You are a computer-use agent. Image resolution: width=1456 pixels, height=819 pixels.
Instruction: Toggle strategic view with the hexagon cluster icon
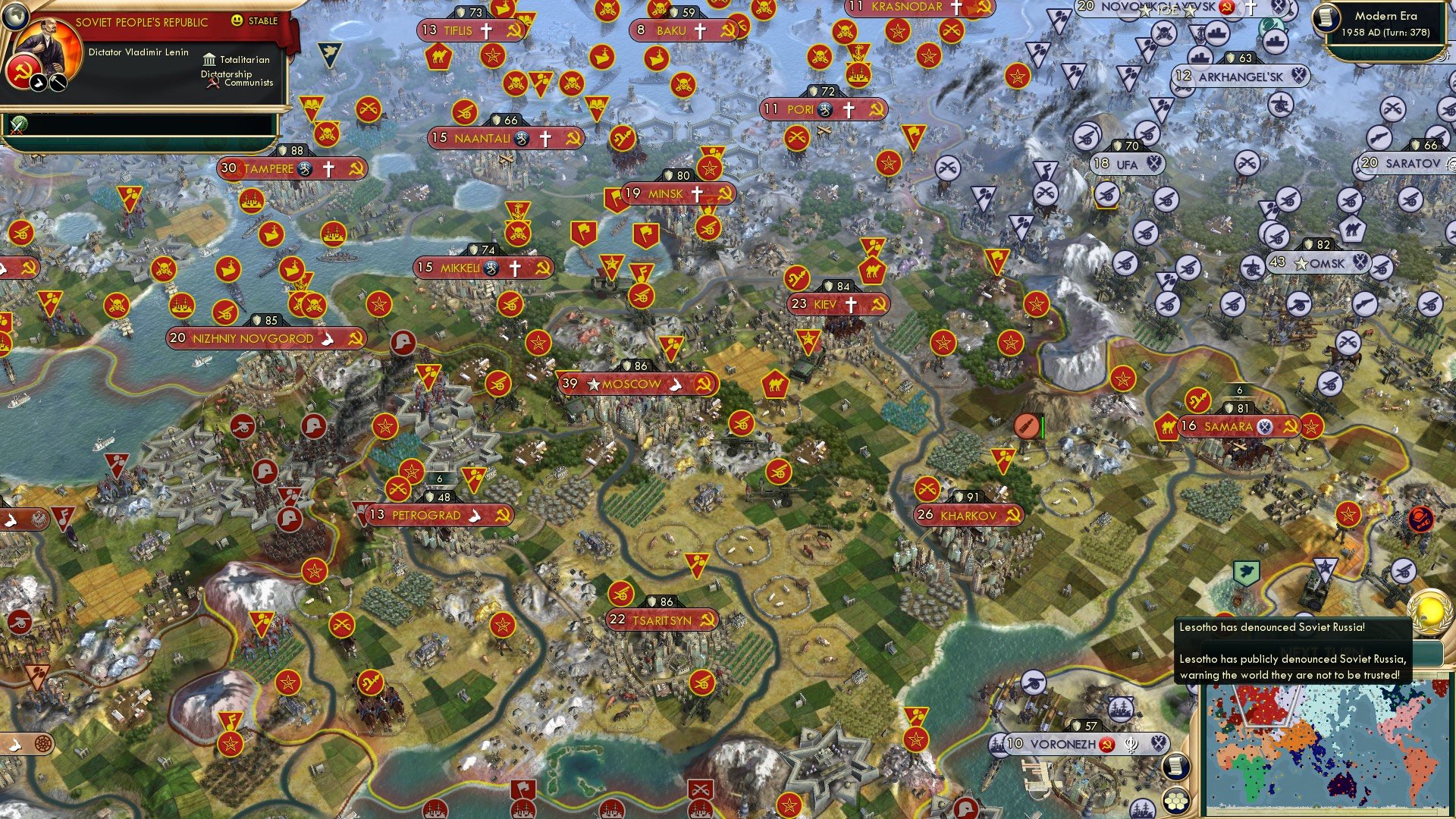point(1176,800)
